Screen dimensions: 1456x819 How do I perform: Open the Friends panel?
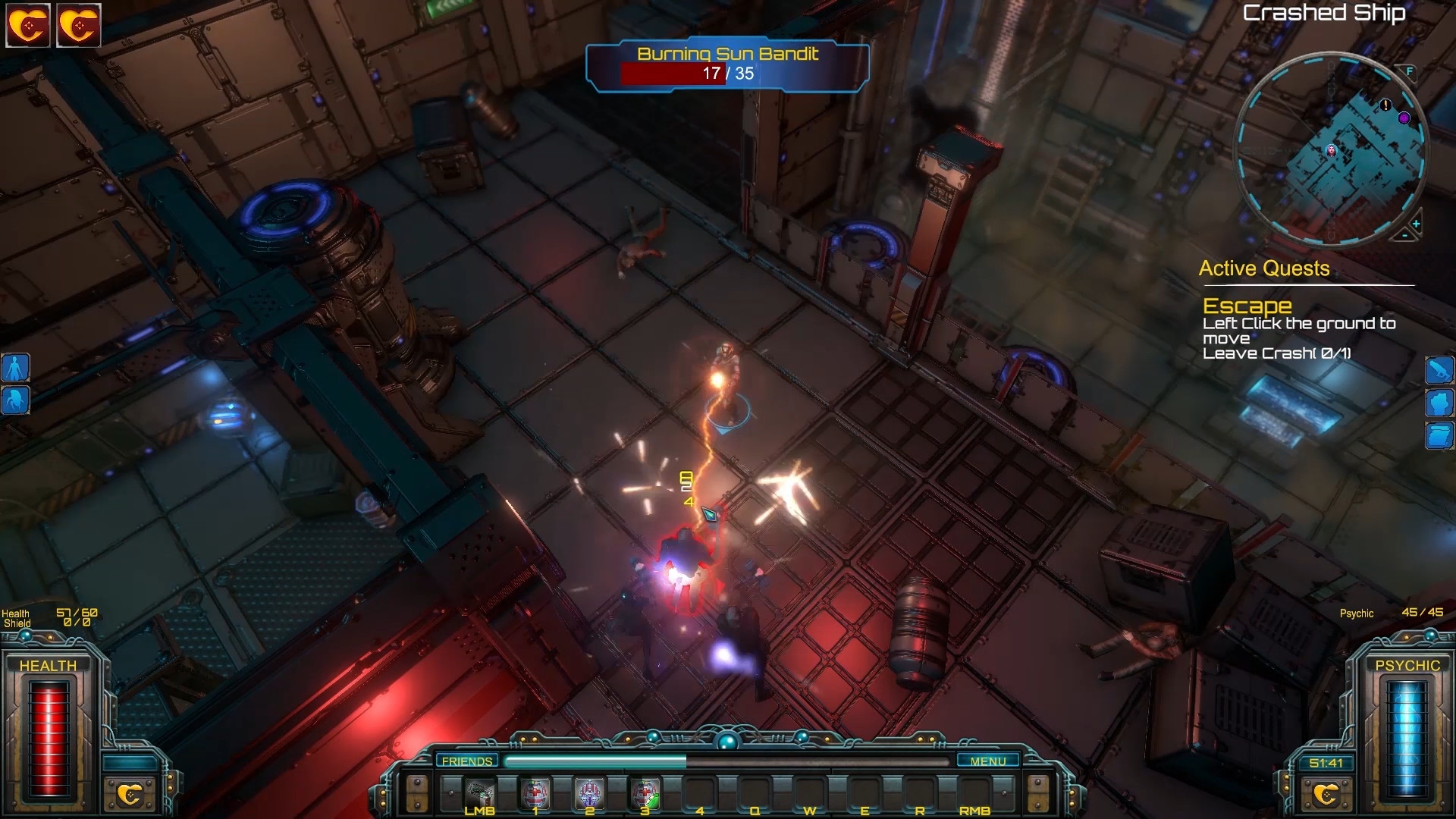(466, 761)
